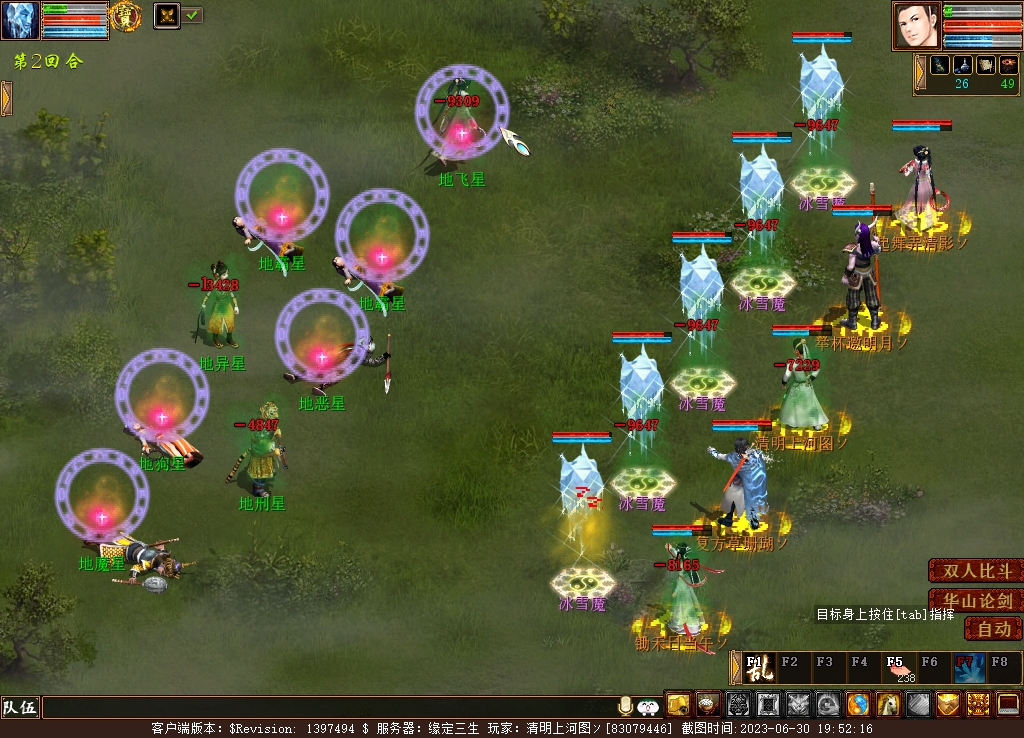Click the chat input box
This screenshot has width=1024, height=738.
click(x=330, y=708)
